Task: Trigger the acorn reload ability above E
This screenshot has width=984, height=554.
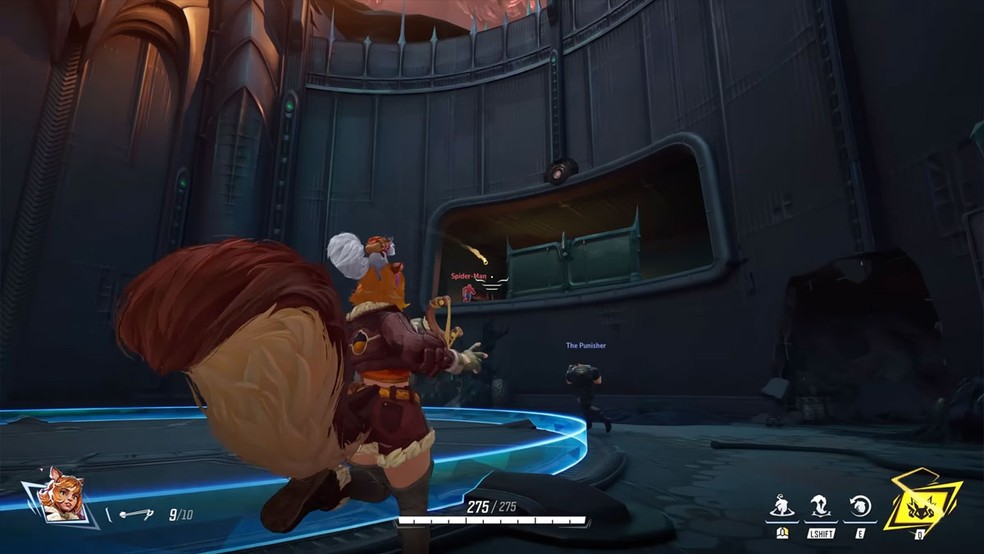Action: [x=857, y=507]
